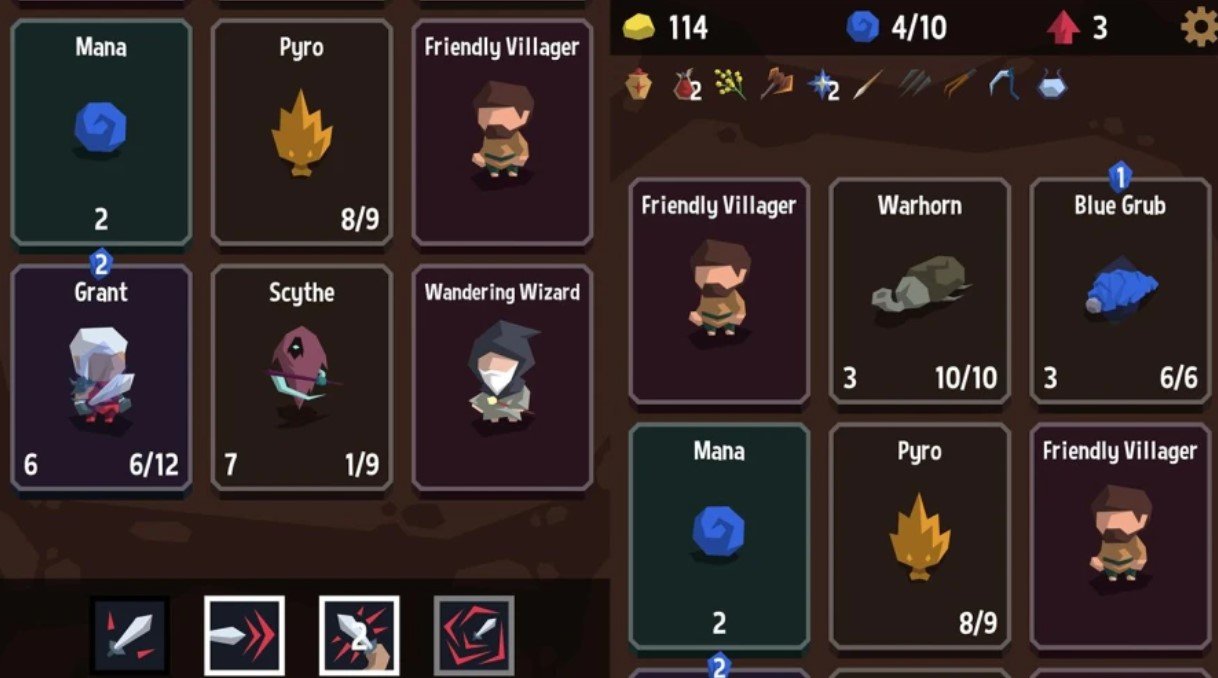Select the Warhorn card
This screenshot has height=678, width=1218.
pyautogui.click(x=919, y=290)
